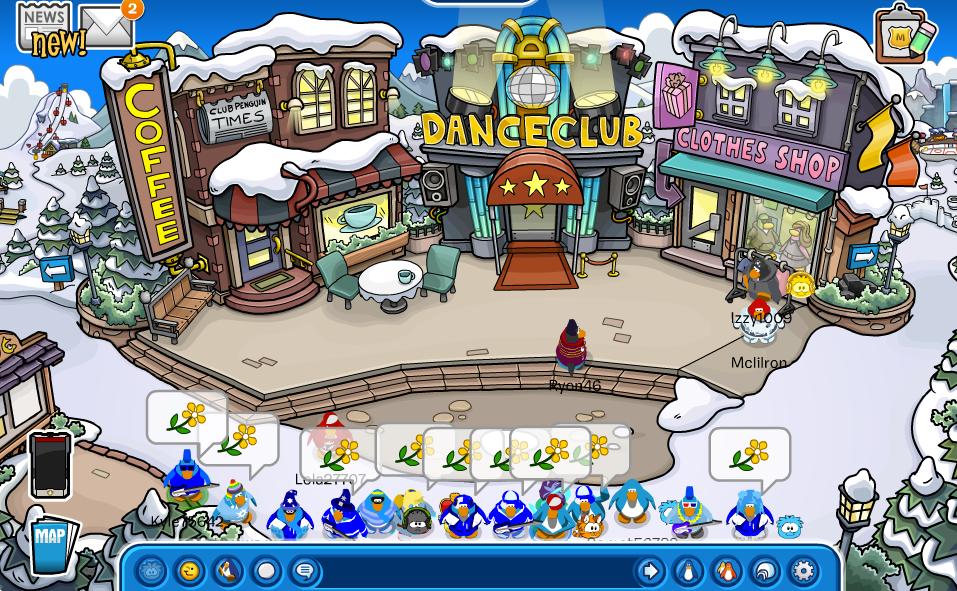Open the penguin actions menu
Screen dimensions: 957x591
(228, 571)
